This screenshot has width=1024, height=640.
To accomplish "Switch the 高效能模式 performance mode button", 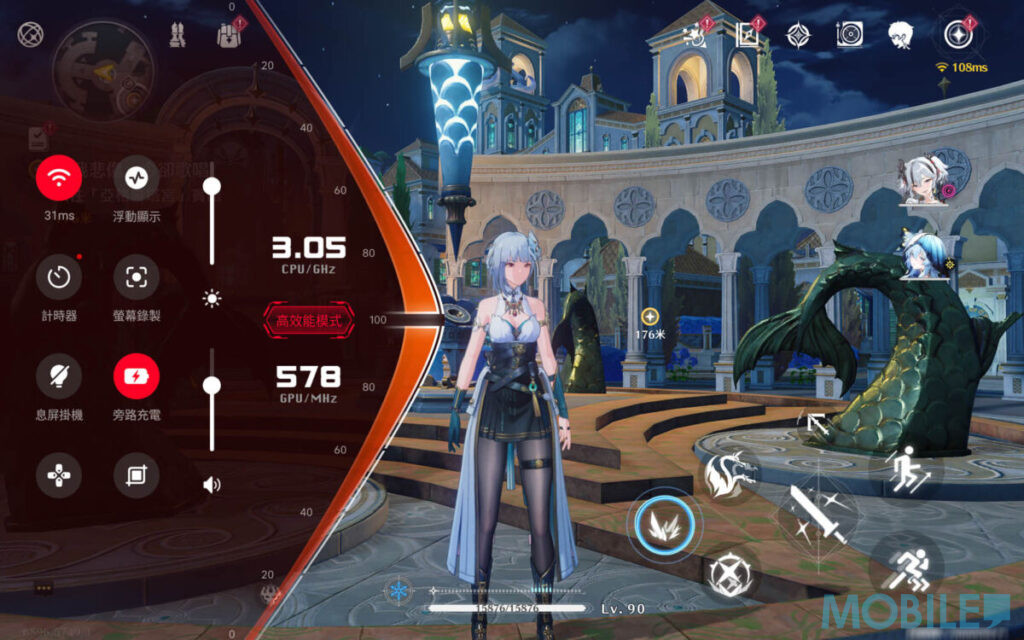I will pyautogui.click(x=309, y=321).
